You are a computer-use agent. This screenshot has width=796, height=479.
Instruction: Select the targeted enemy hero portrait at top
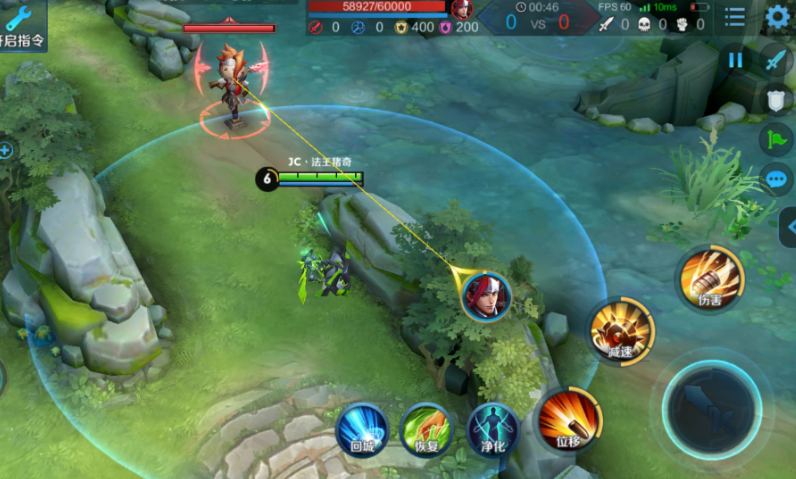coord(462,9)
